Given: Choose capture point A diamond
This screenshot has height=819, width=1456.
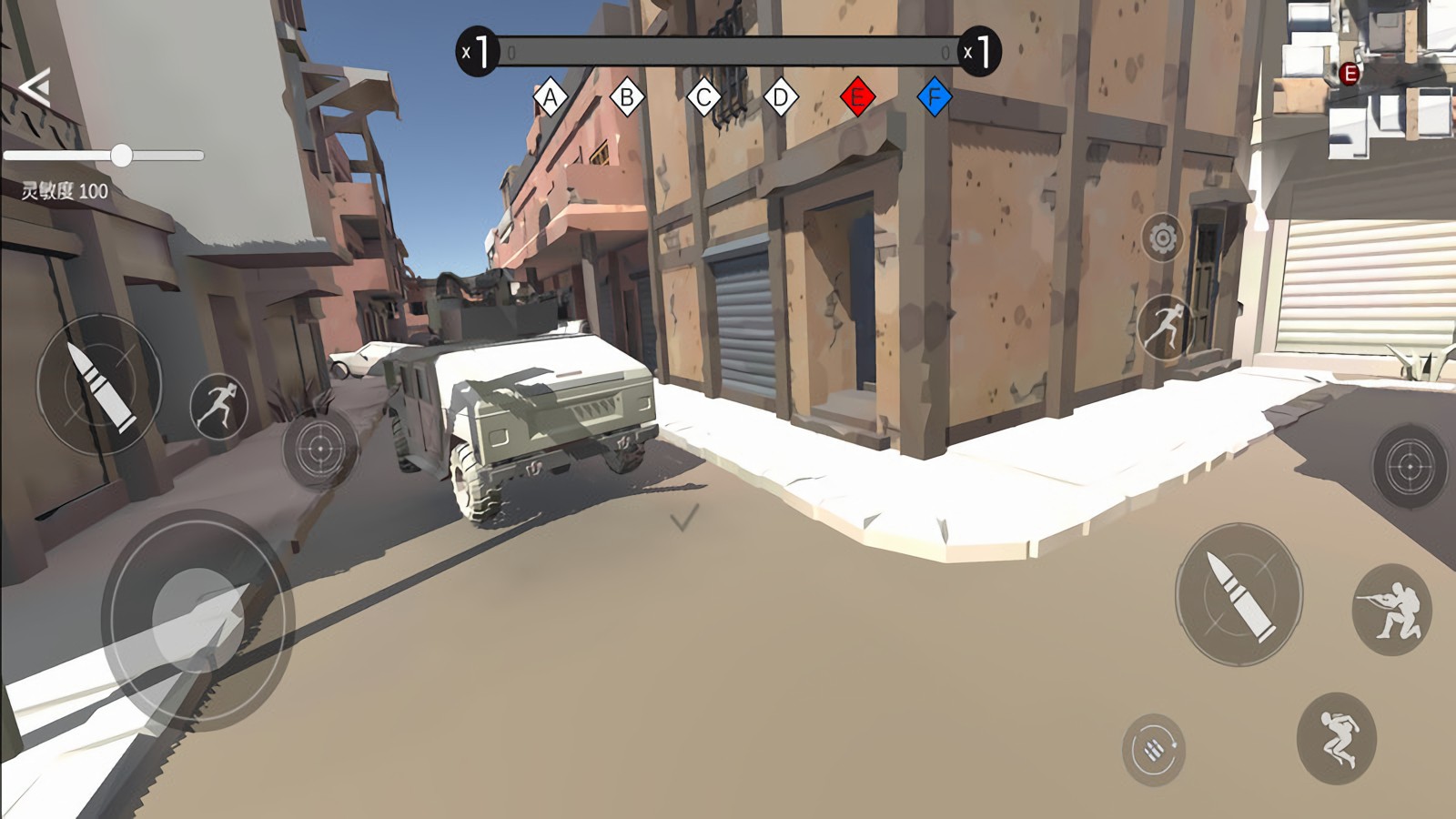Looking at the screenshot, I should tap(550, 96).
